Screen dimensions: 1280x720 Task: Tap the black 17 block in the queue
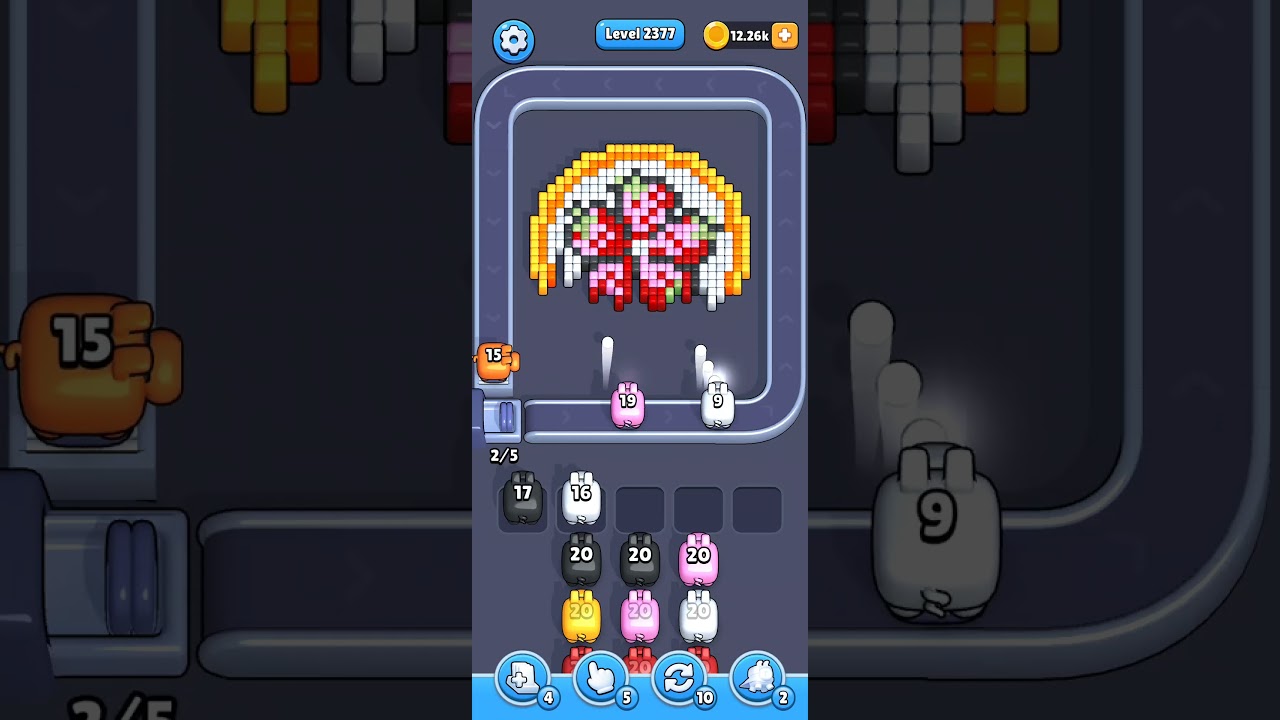521,498
